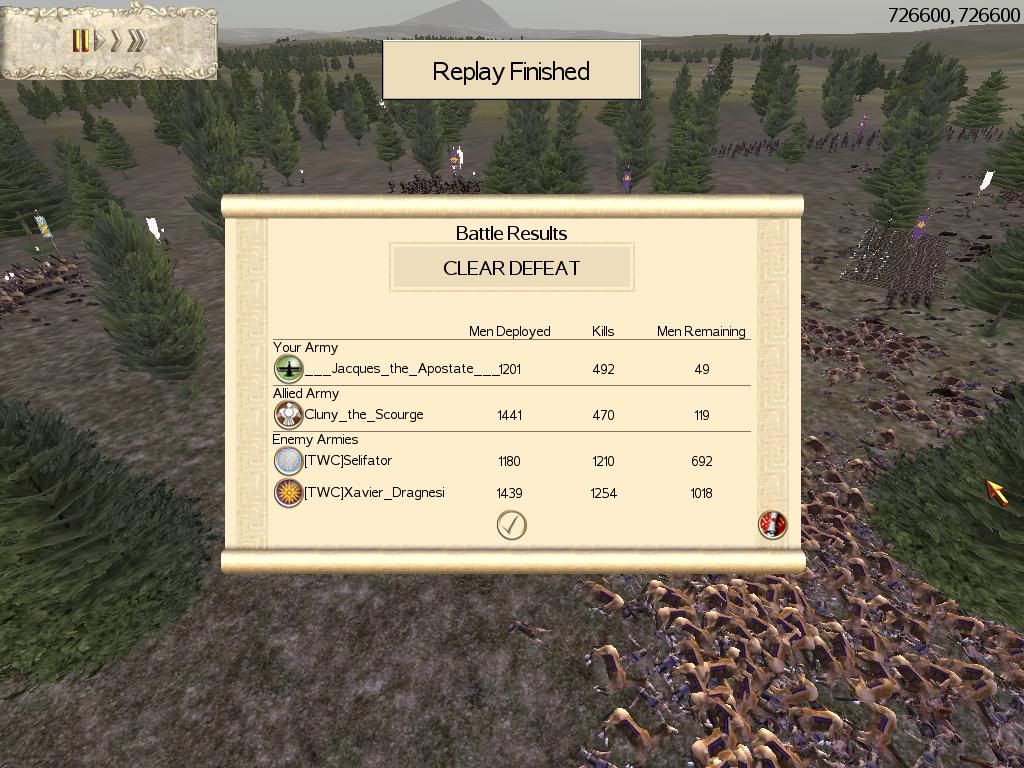Click the single-chevron fast forward button
This screenshot has width=1024, height=768.
[117, 41]
